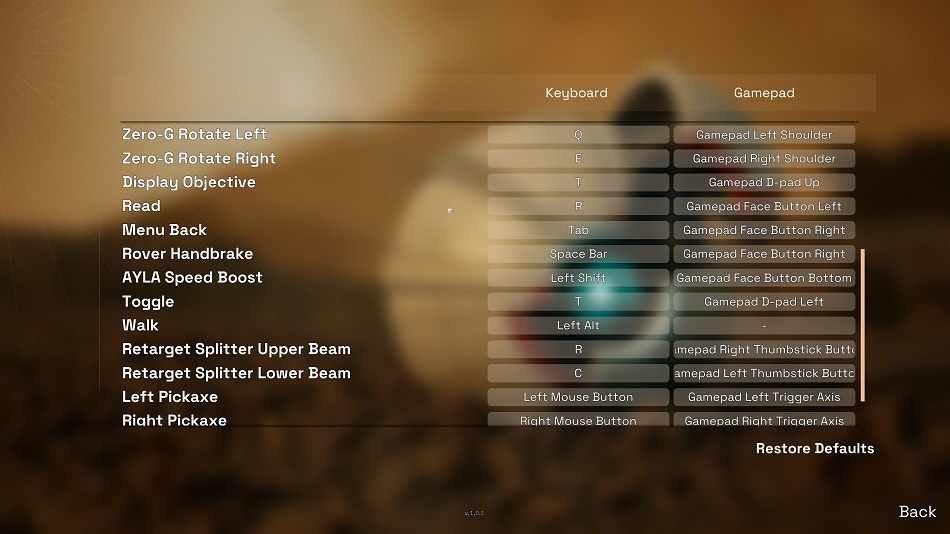Click the Gamepad Left Trigger Axis binding
This screenshot has height=534, width=950.
764,397
